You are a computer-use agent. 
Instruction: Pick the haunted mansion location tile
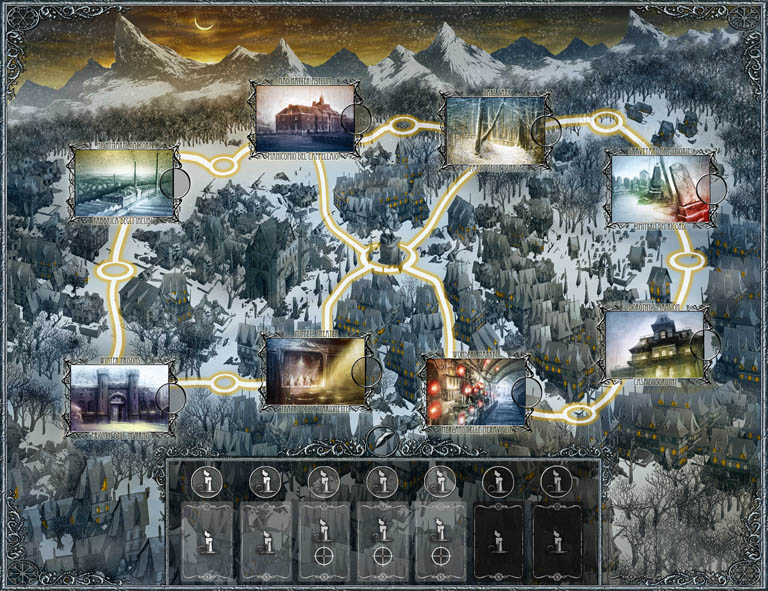(x=654, y=345)
